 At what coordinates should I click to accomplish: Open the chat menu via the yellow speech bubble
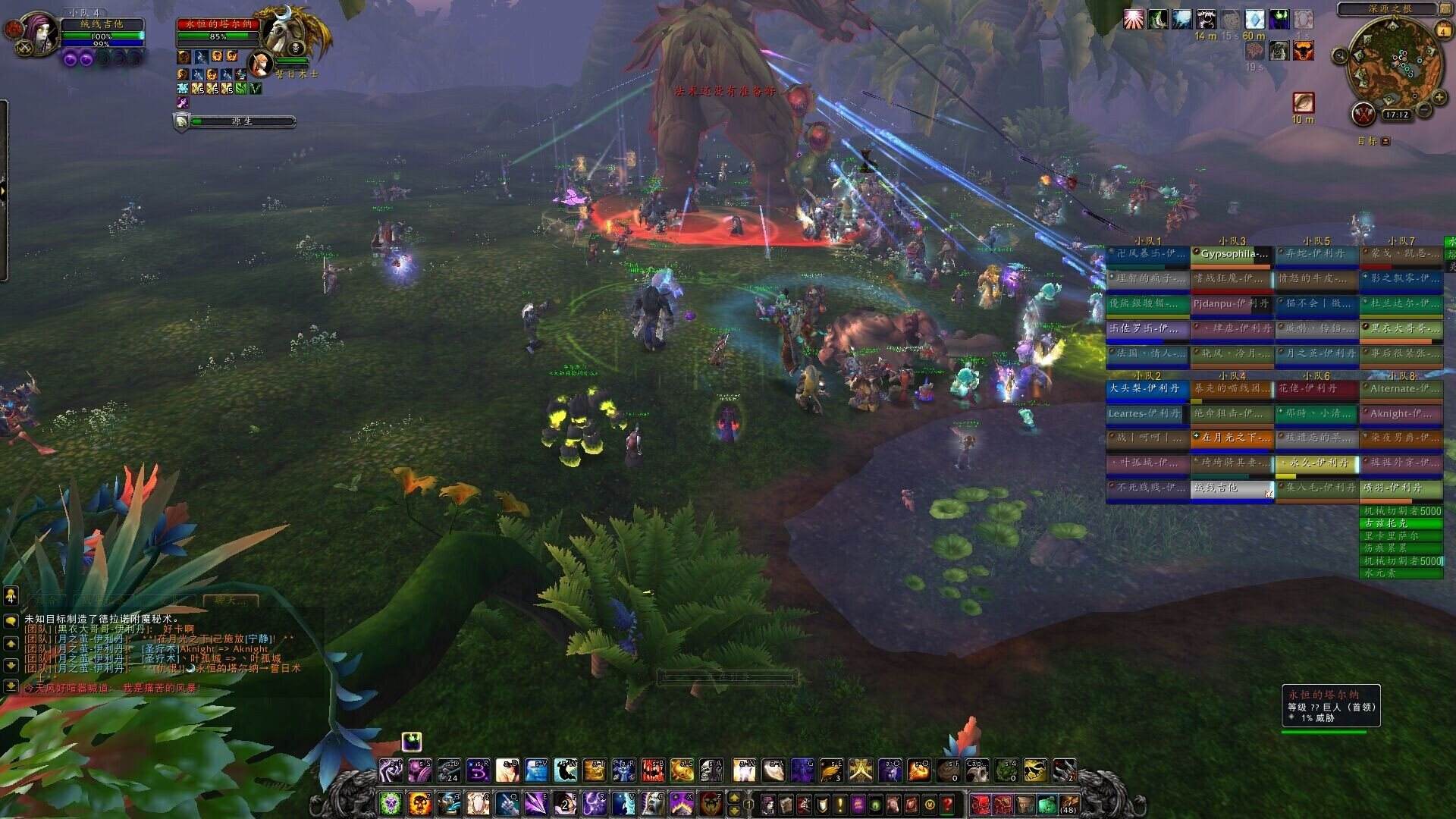click(x=10, y=620)
